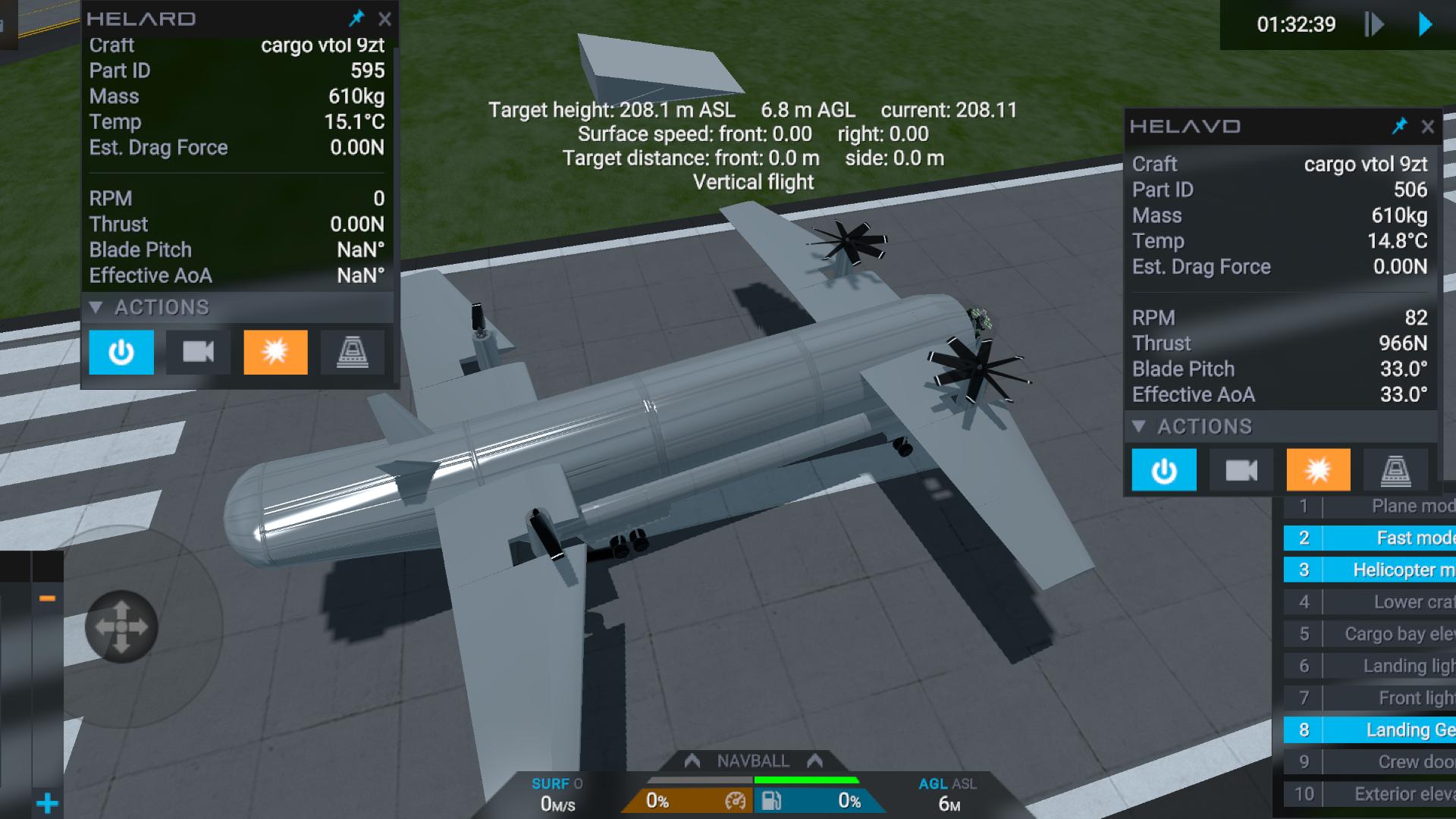1456x819 pixels.
Task: Toggle the Landing lights activation group
Action: tap(1369, 666)
